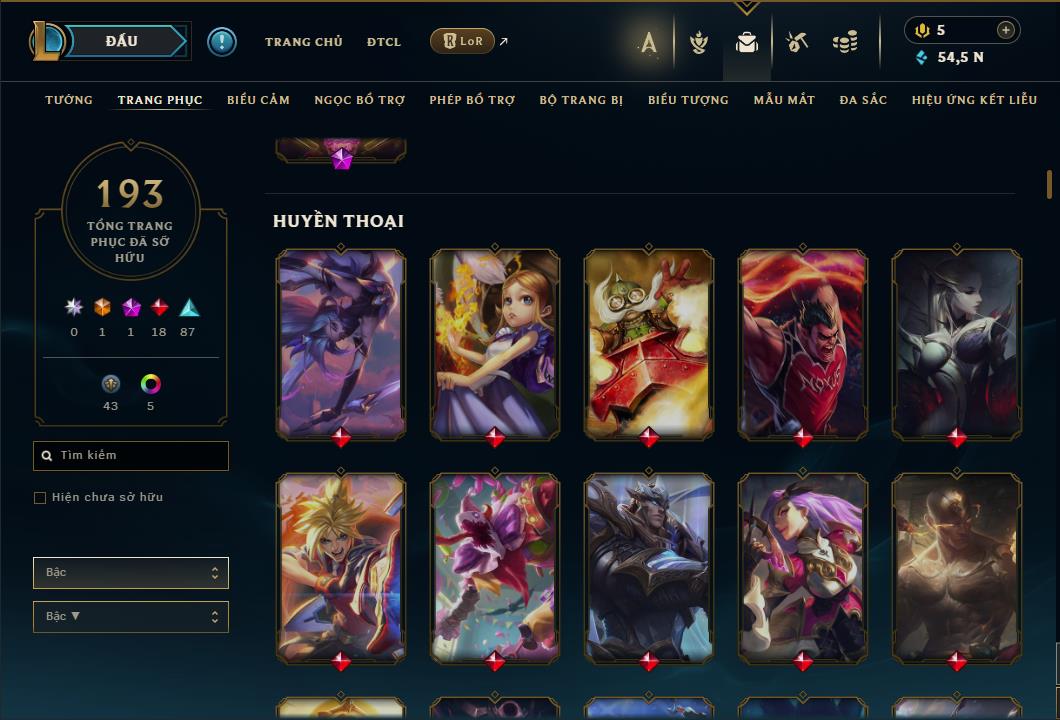Launch the LoR link button
The image size is (1060, 720).
[462, 41]
